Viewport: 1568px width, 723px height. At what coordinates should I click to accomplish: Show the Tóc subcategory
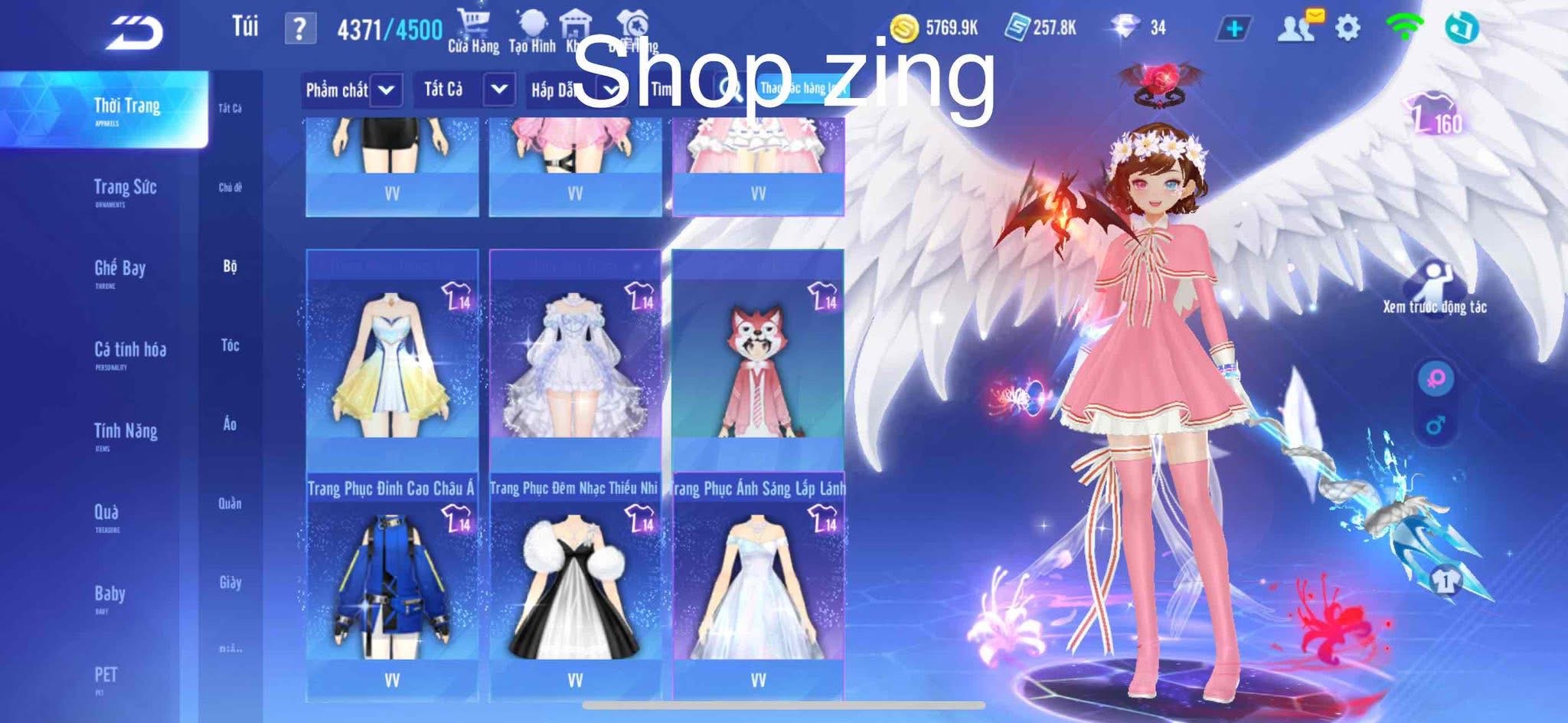[x=230, y=345]
